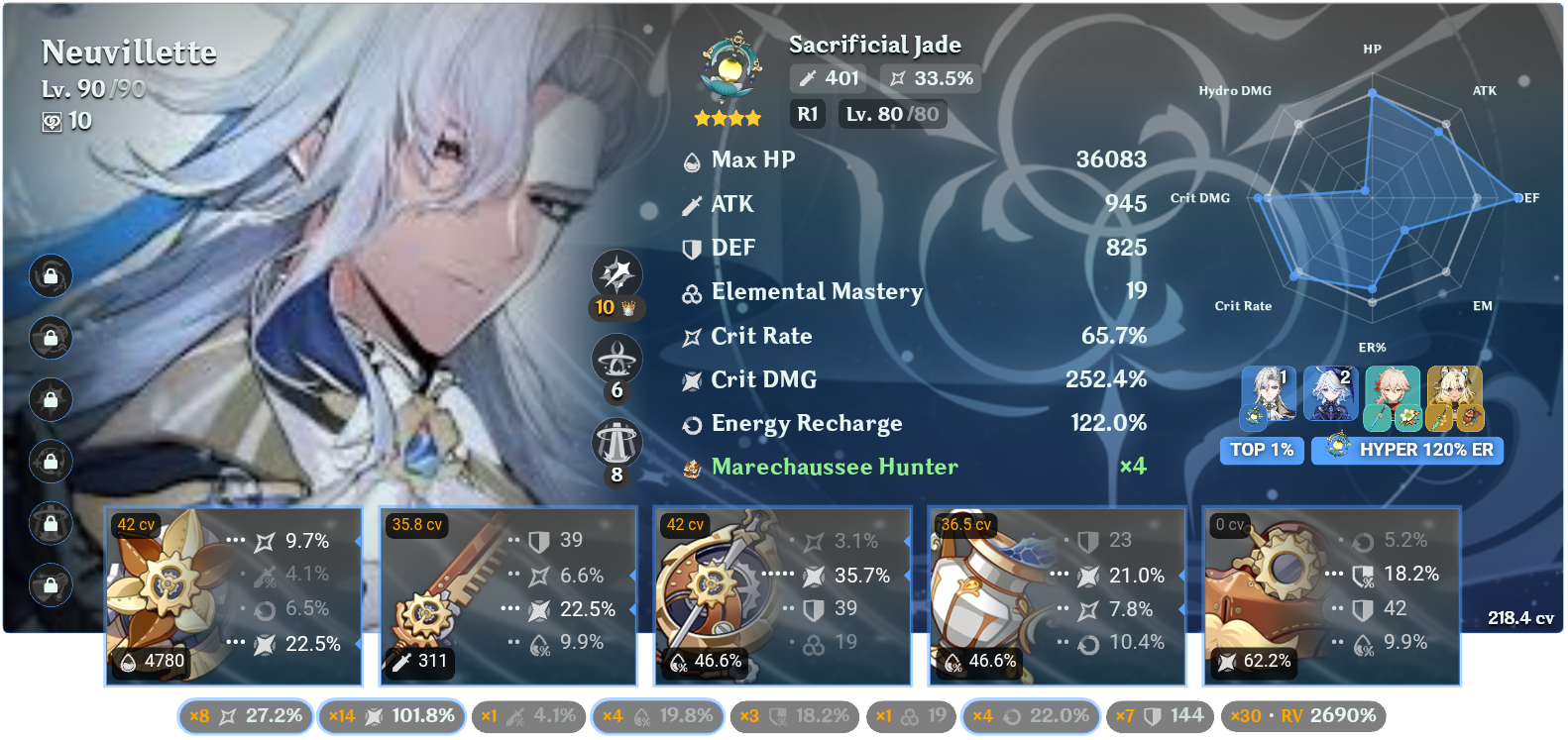Select the crowned Normal Attack talent icon
Viewport: 1568px width, 740px height.
point(616,274)
